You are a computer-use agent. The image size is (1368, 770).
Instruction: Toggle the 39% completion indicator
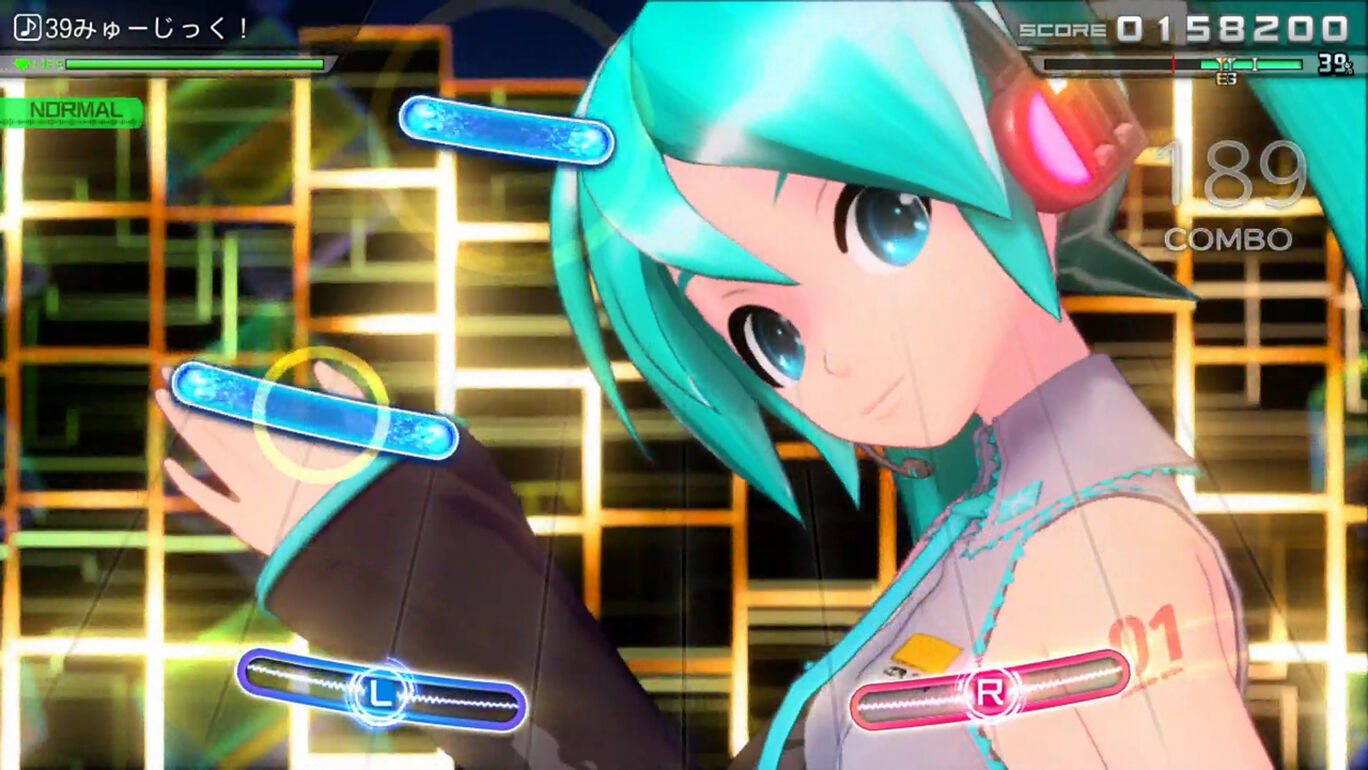coord(1333,64)
